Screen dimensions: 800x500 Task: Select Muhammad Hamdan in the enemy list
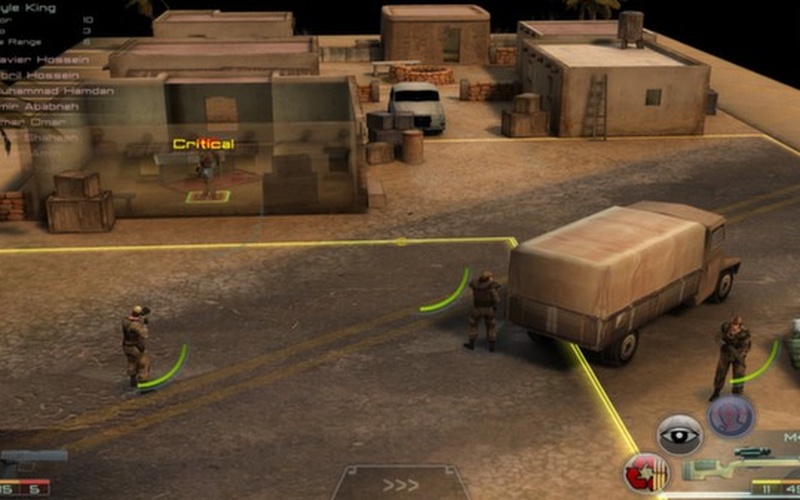(x=57, y=91)
